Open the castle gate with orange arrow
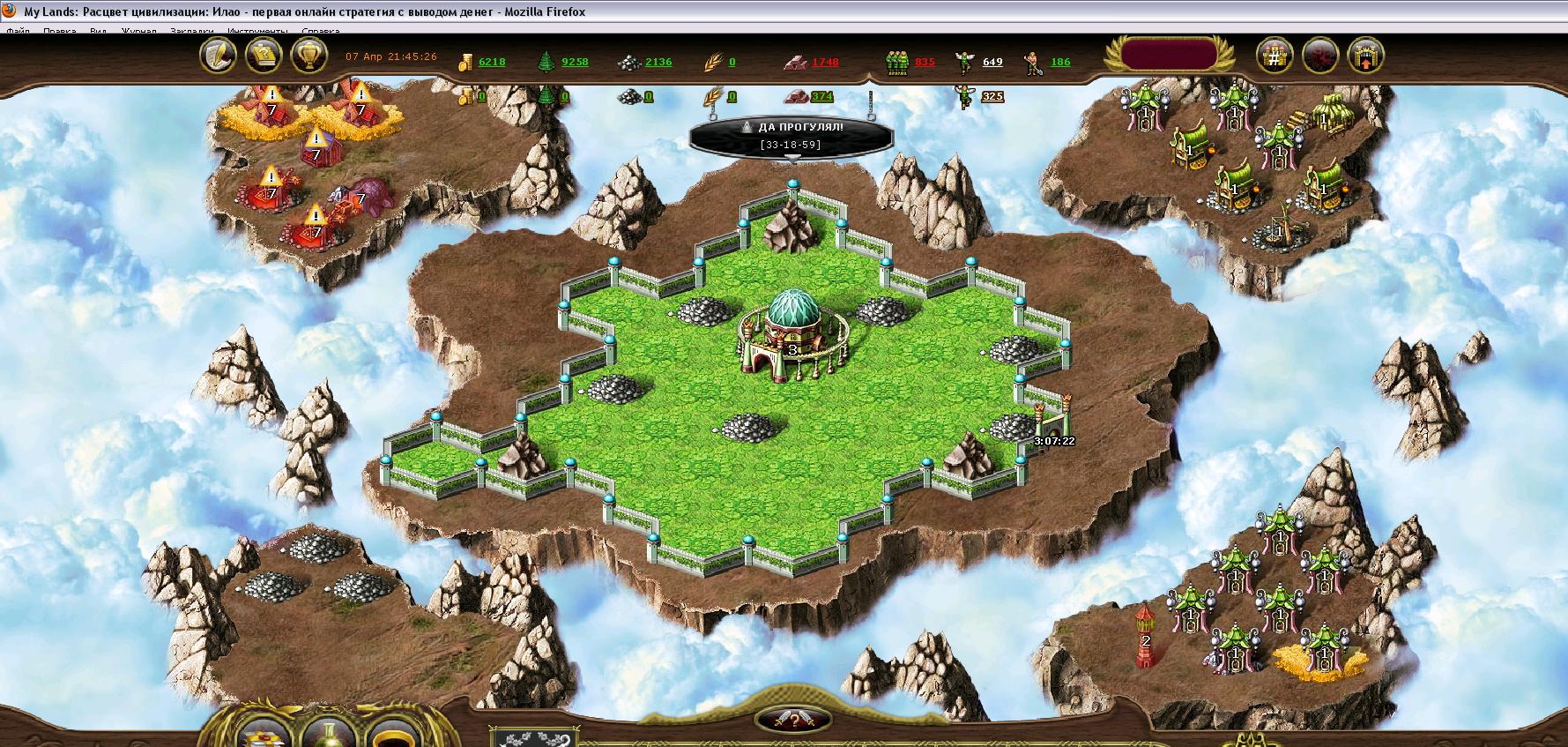Screen dimensions: 1568x747 pyautogui.click(x=1365, y=56)
